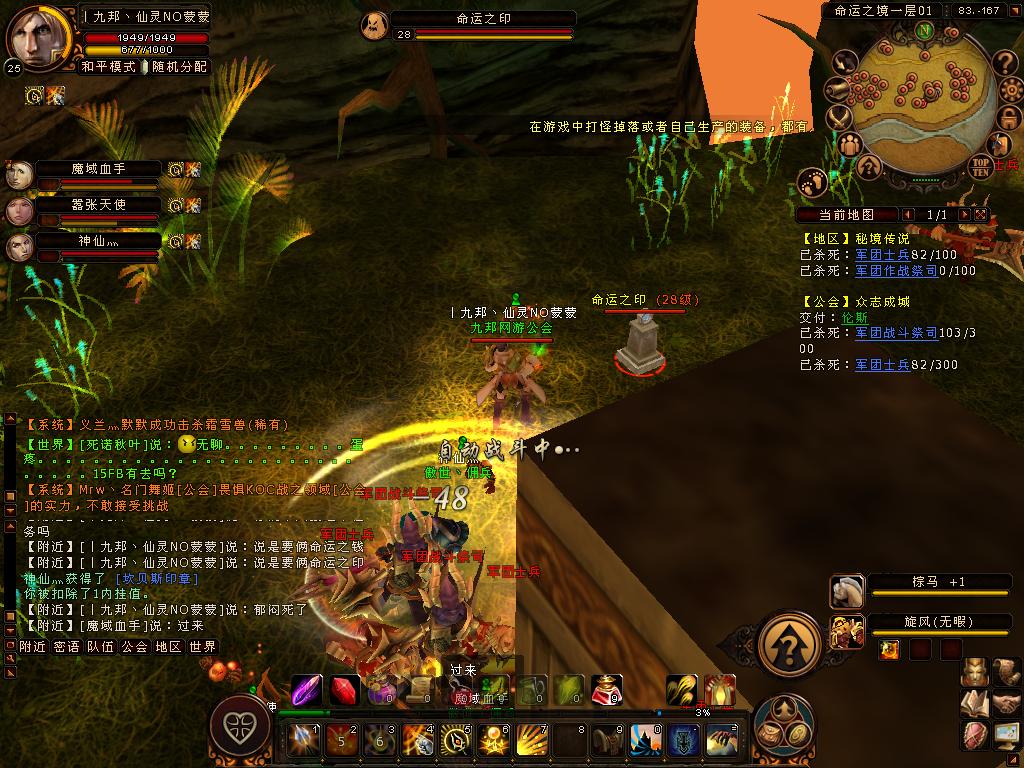Go to next page of quest tracker
The image size is (1024, 768).
tap(965, 215)
